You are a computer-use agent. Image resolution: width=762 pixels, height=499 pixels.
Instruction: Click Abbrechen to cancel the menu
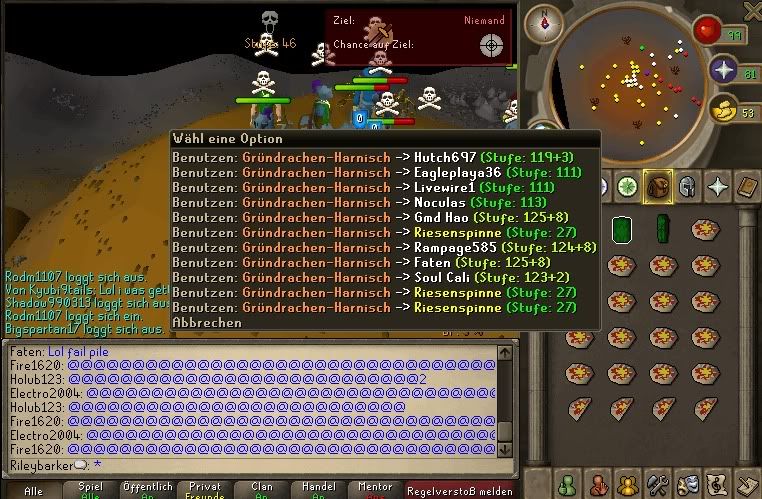(207, 323)
